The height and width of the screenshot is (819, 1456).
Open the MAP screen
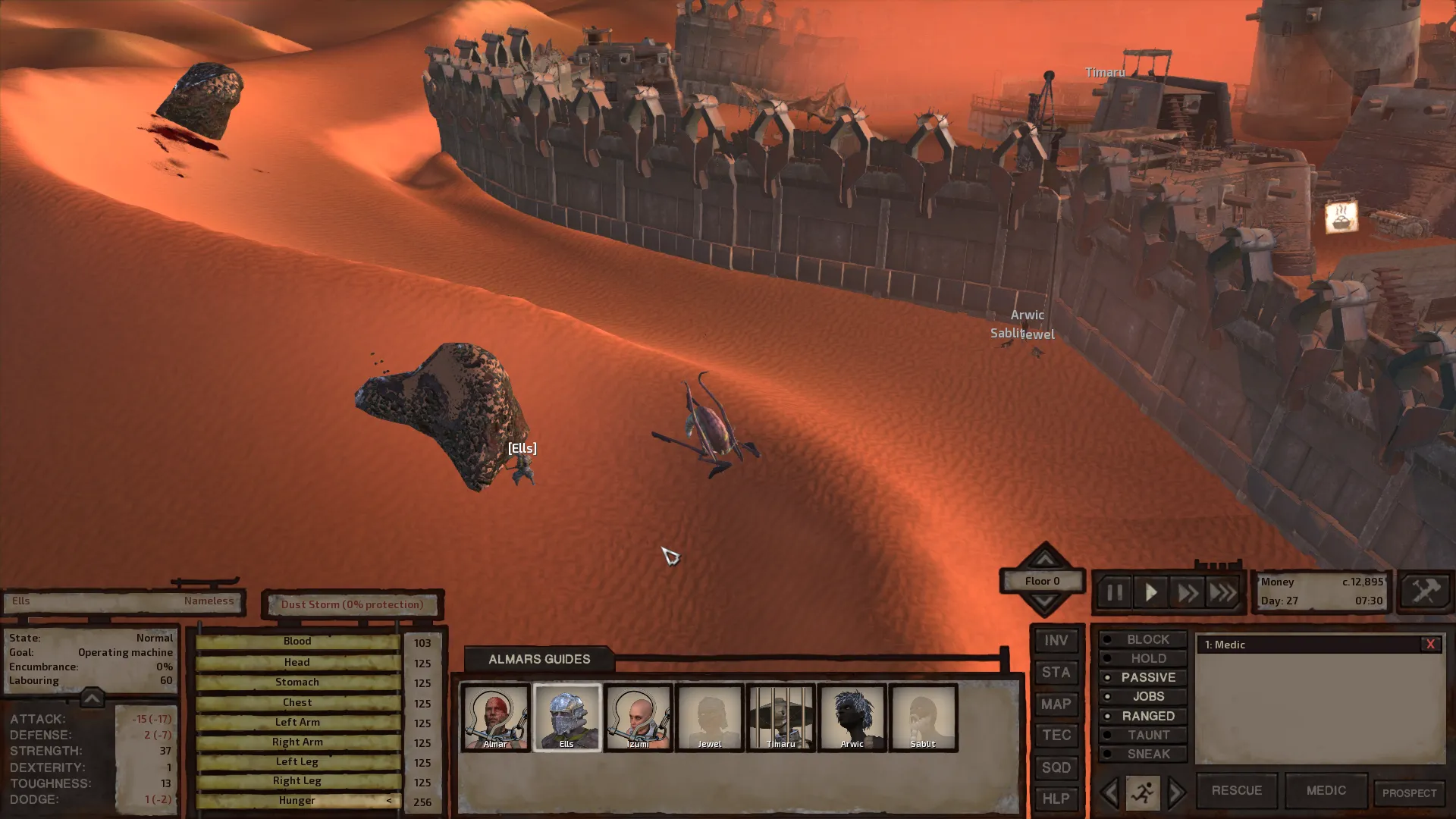point(1056,704)
